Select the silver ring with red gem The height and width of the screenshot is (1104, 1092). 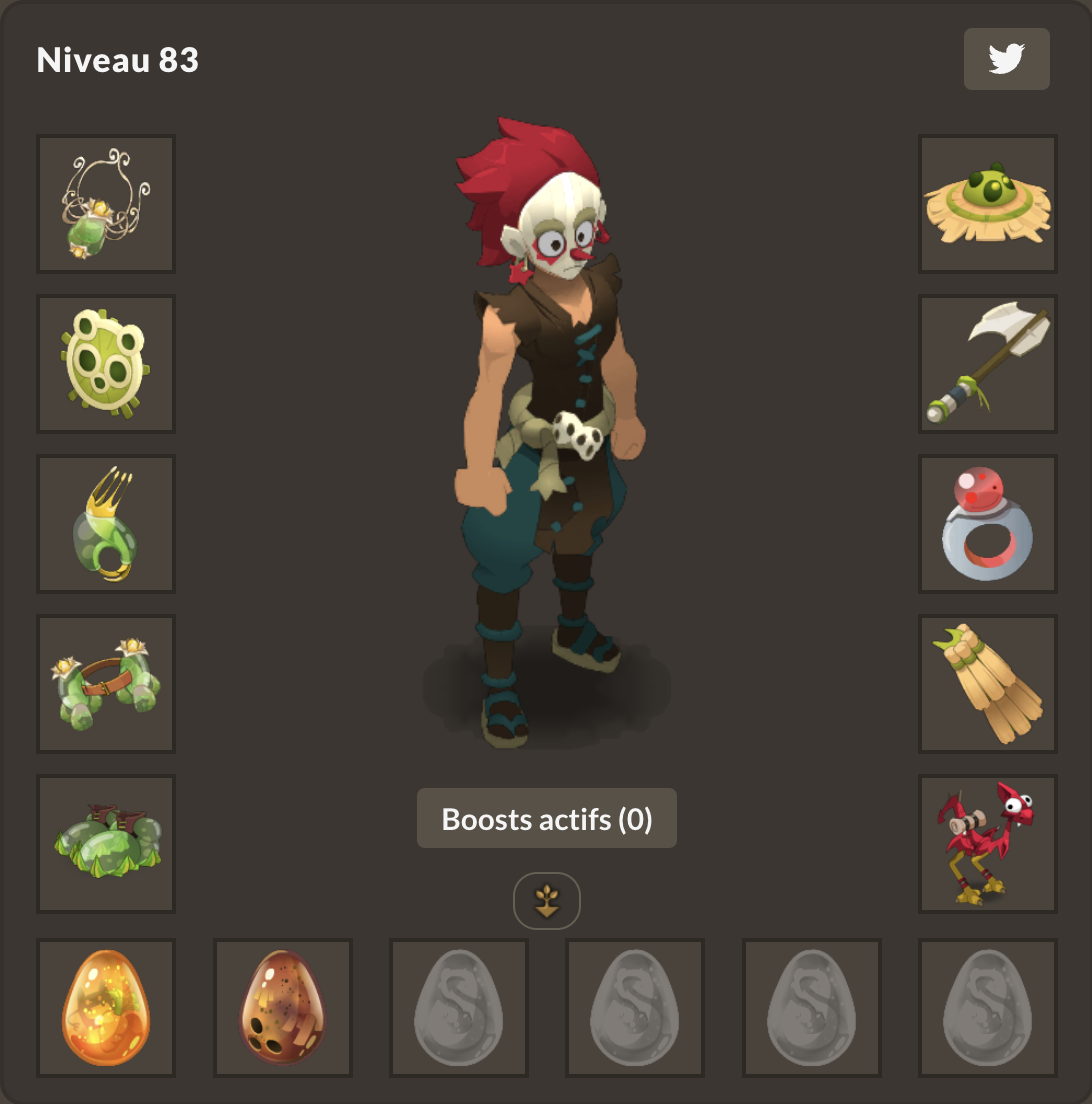point(988,524)
